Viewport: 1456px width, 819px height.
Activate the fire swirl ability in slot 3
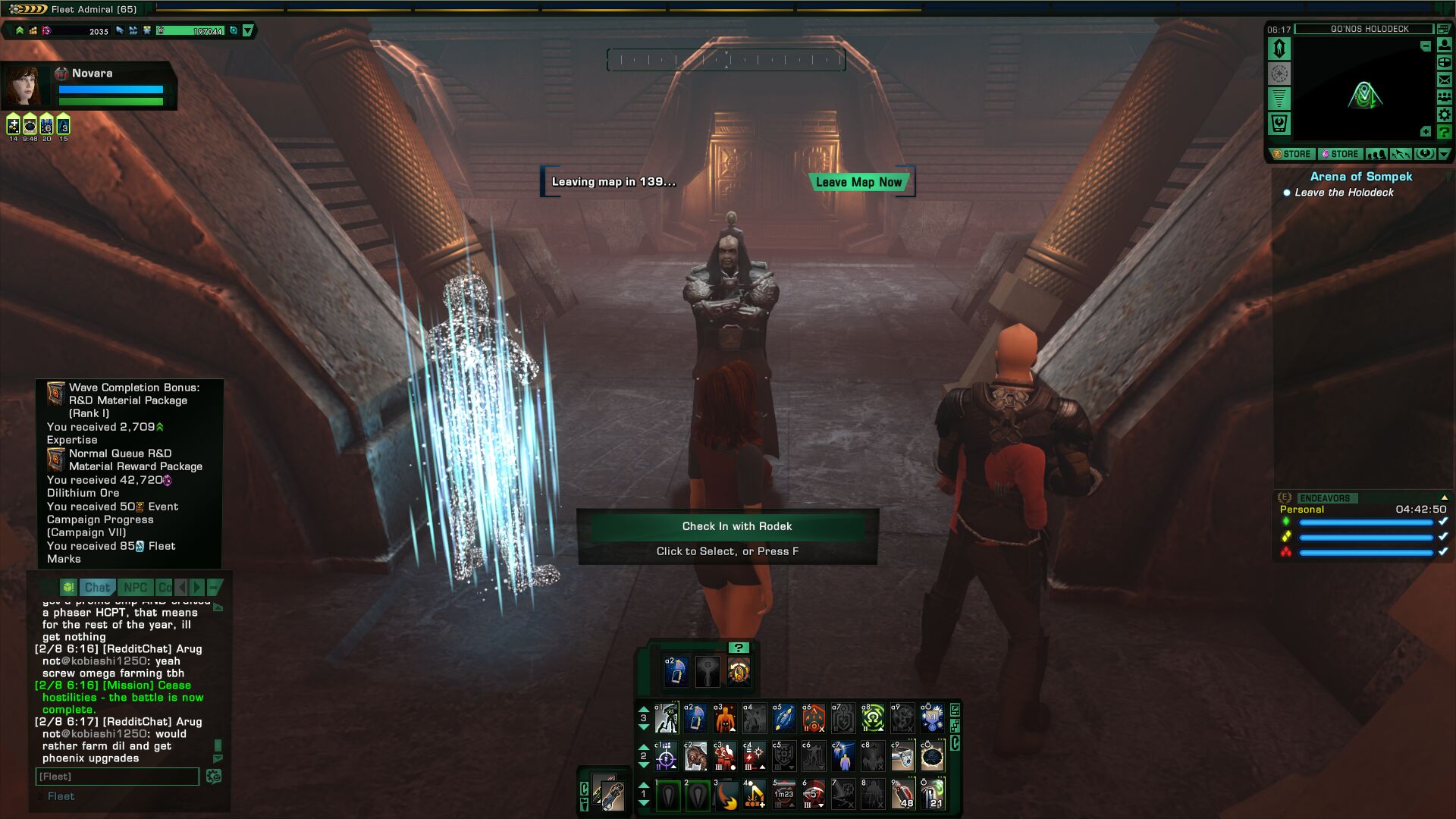726,795
